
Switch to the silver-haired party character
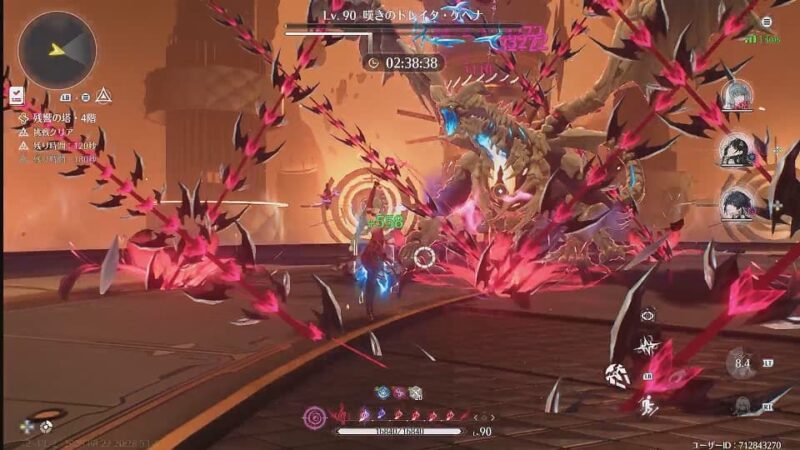coord(735,96)
